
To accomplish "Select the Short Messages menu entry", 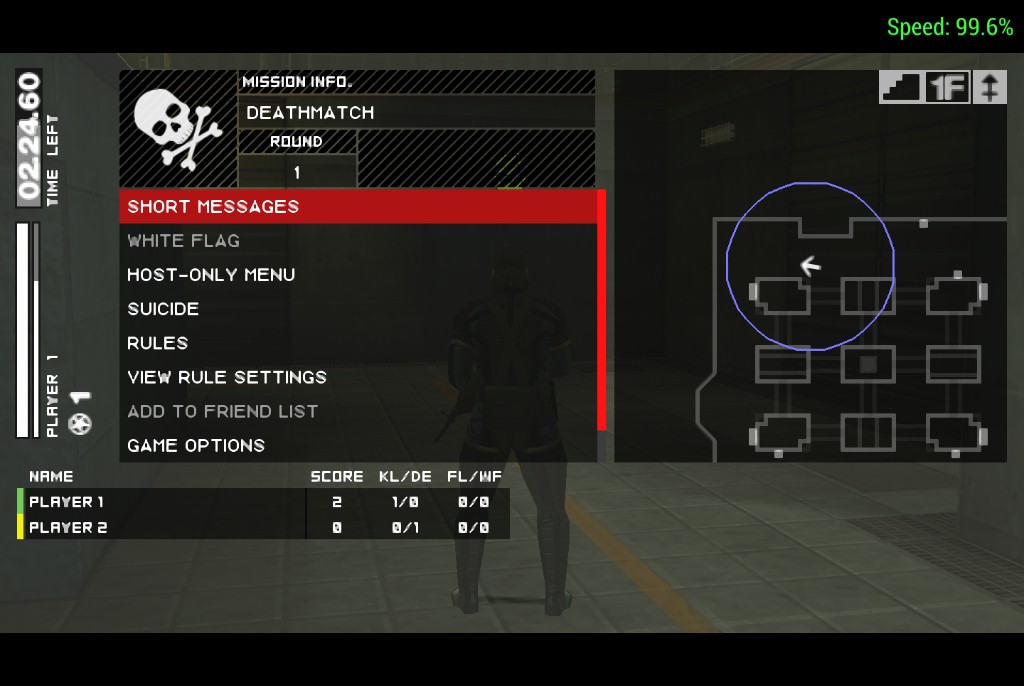I will pyautogui.click(x=357, y=207).
